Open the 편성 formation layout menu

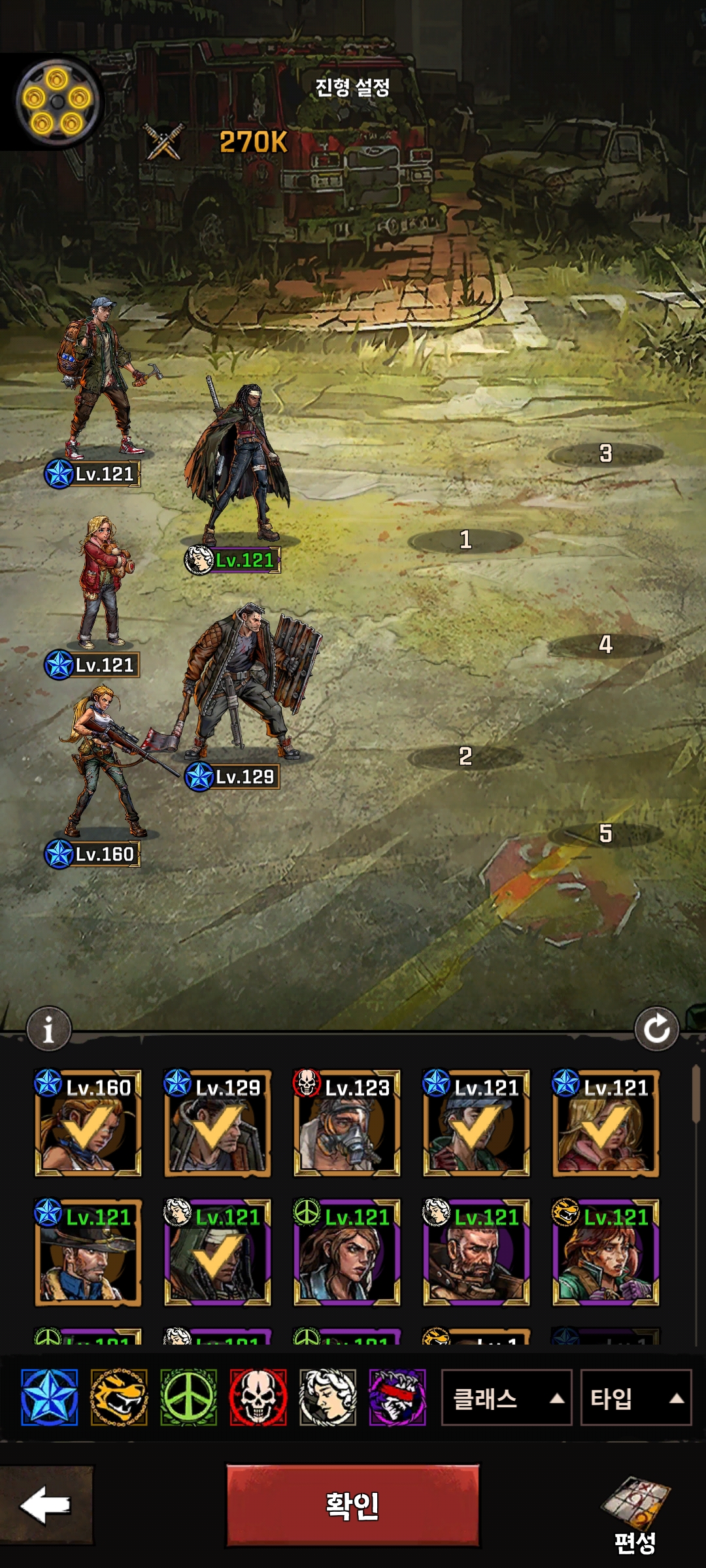pos(635,1516)
